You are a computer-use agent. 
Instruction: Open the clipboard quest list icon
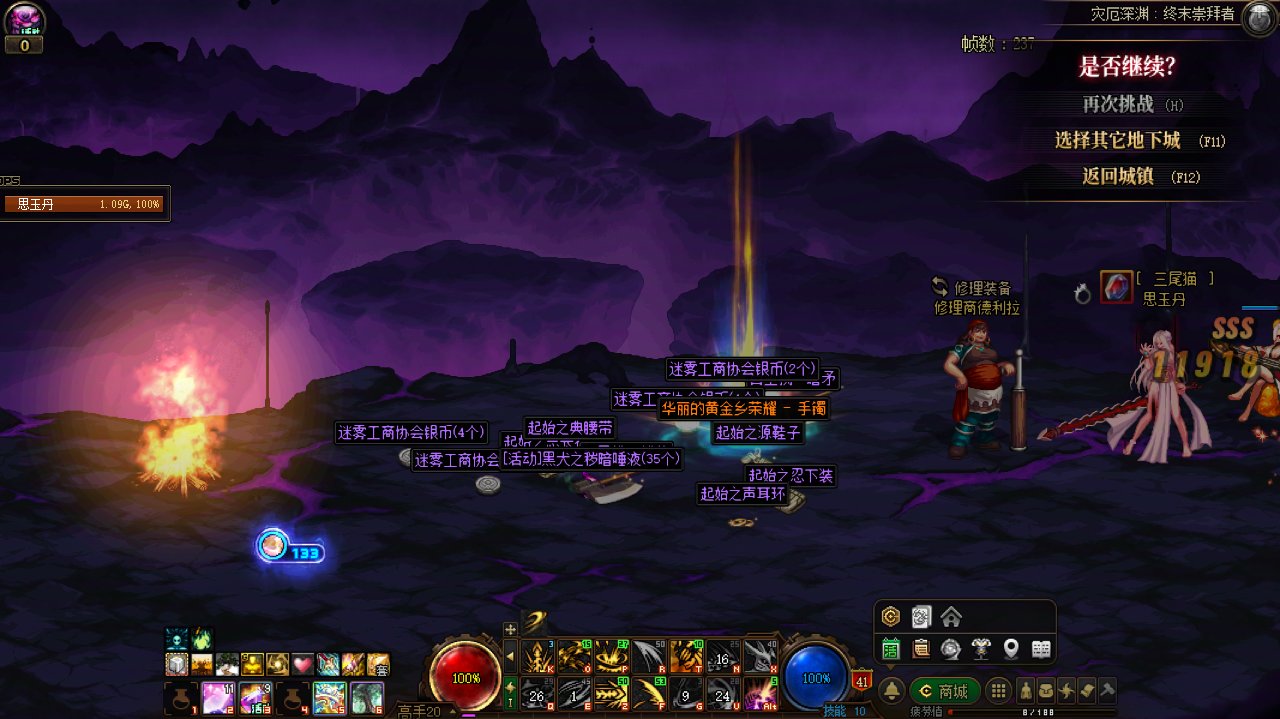pyautogui.click(x=920, y=649)
